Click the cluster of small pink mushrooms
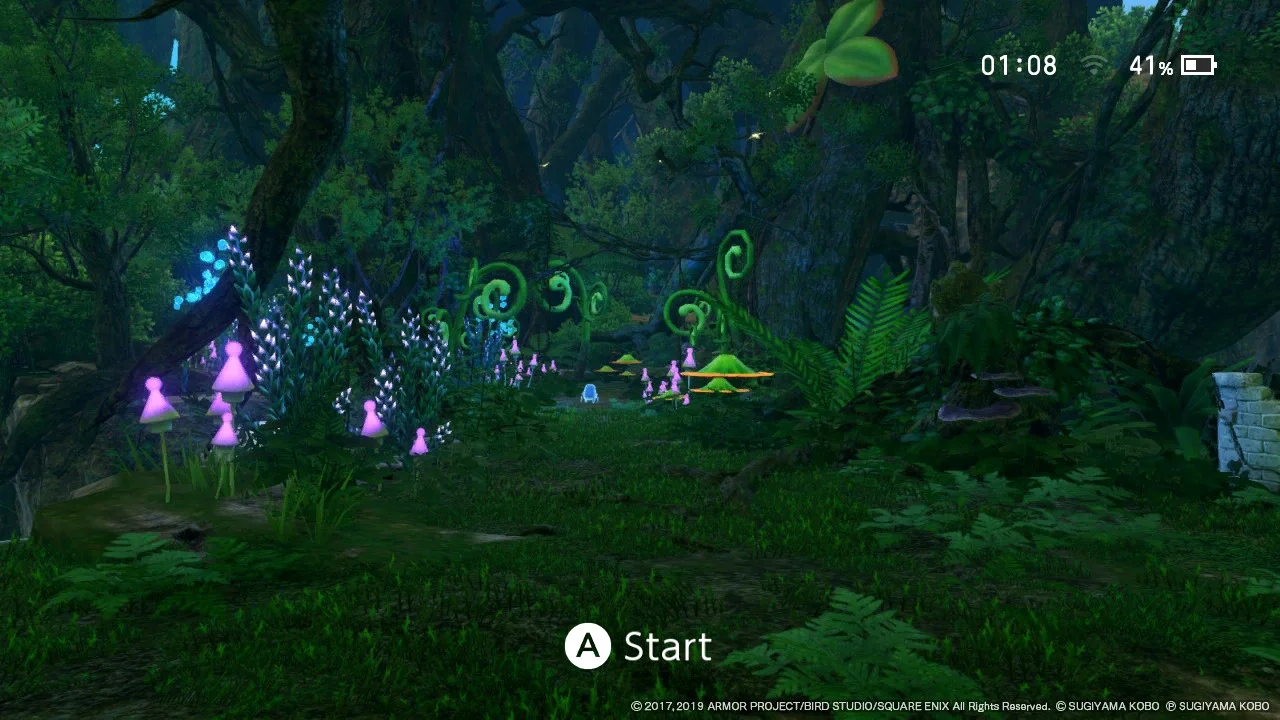This screenshot has width=1280, height=720. tap(660, 380)
